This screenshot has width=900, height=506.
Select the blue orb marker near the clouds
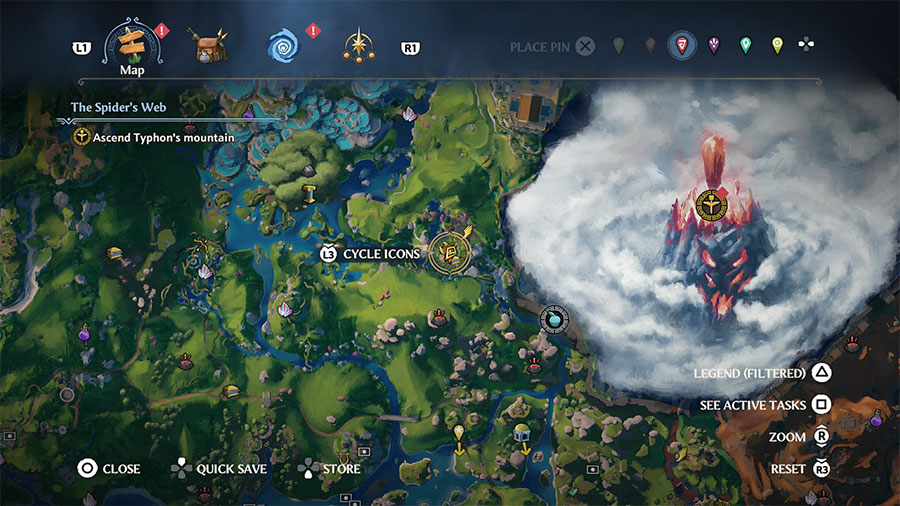(551, 318)
